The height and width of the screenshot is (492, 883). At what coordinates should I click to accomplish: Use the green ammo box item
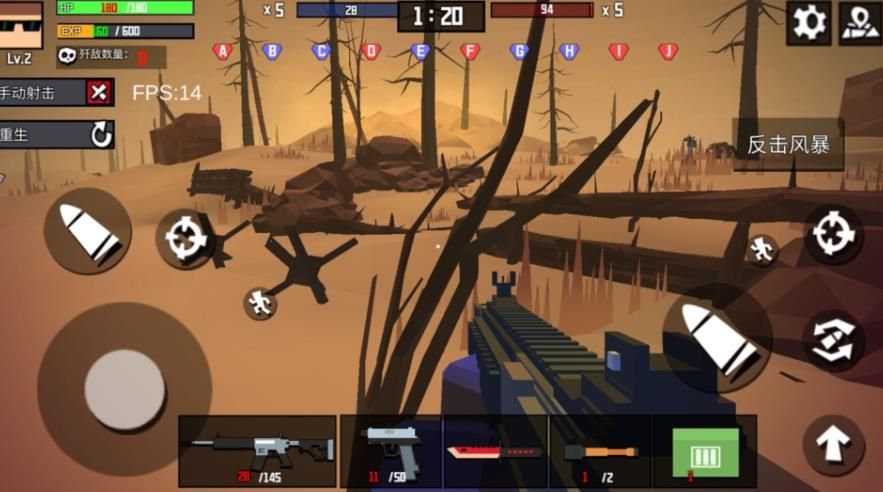click(x=705, y=451)
